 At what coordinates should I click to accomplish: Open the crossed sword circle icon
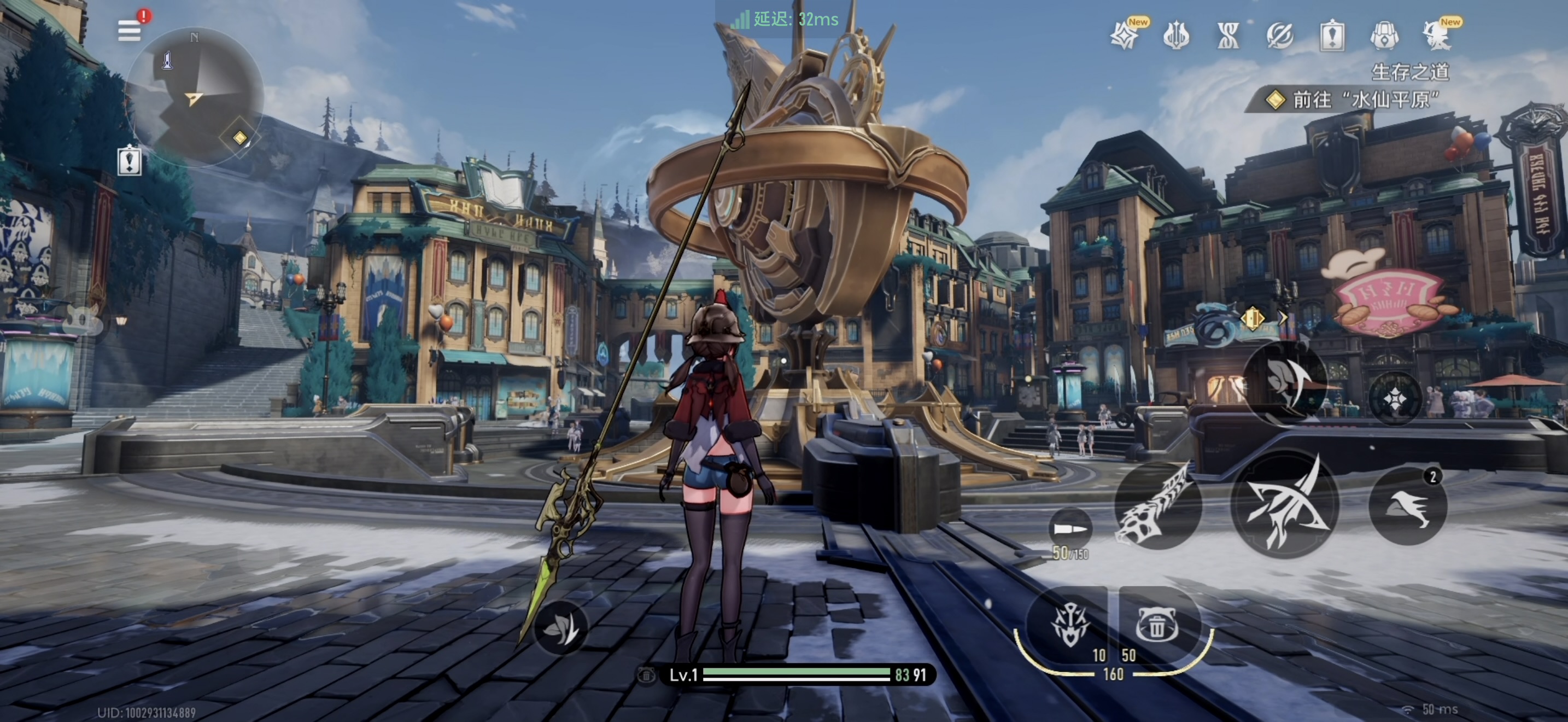click(x=1280, y=37)
